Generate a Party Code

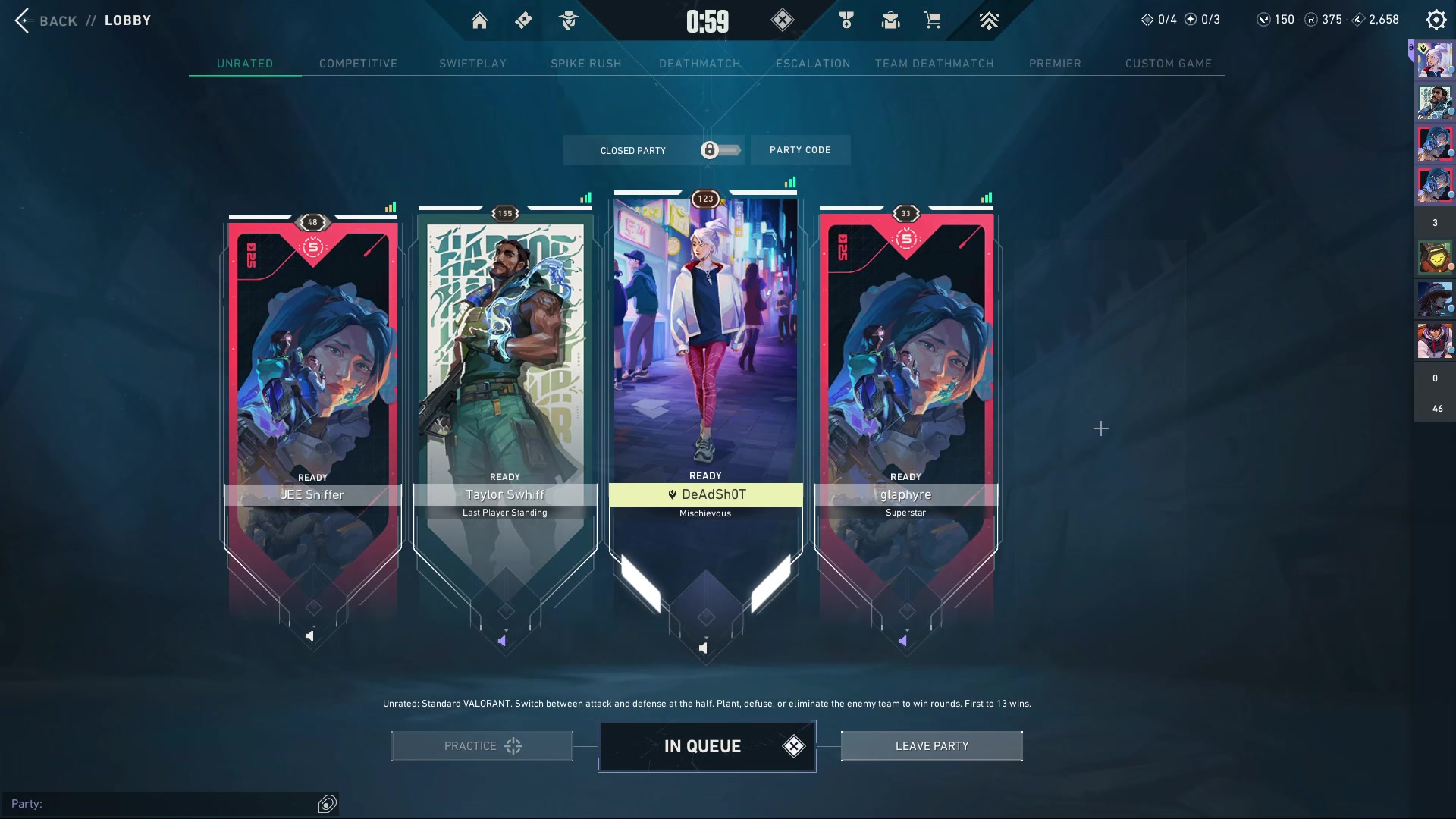point(800,150)
